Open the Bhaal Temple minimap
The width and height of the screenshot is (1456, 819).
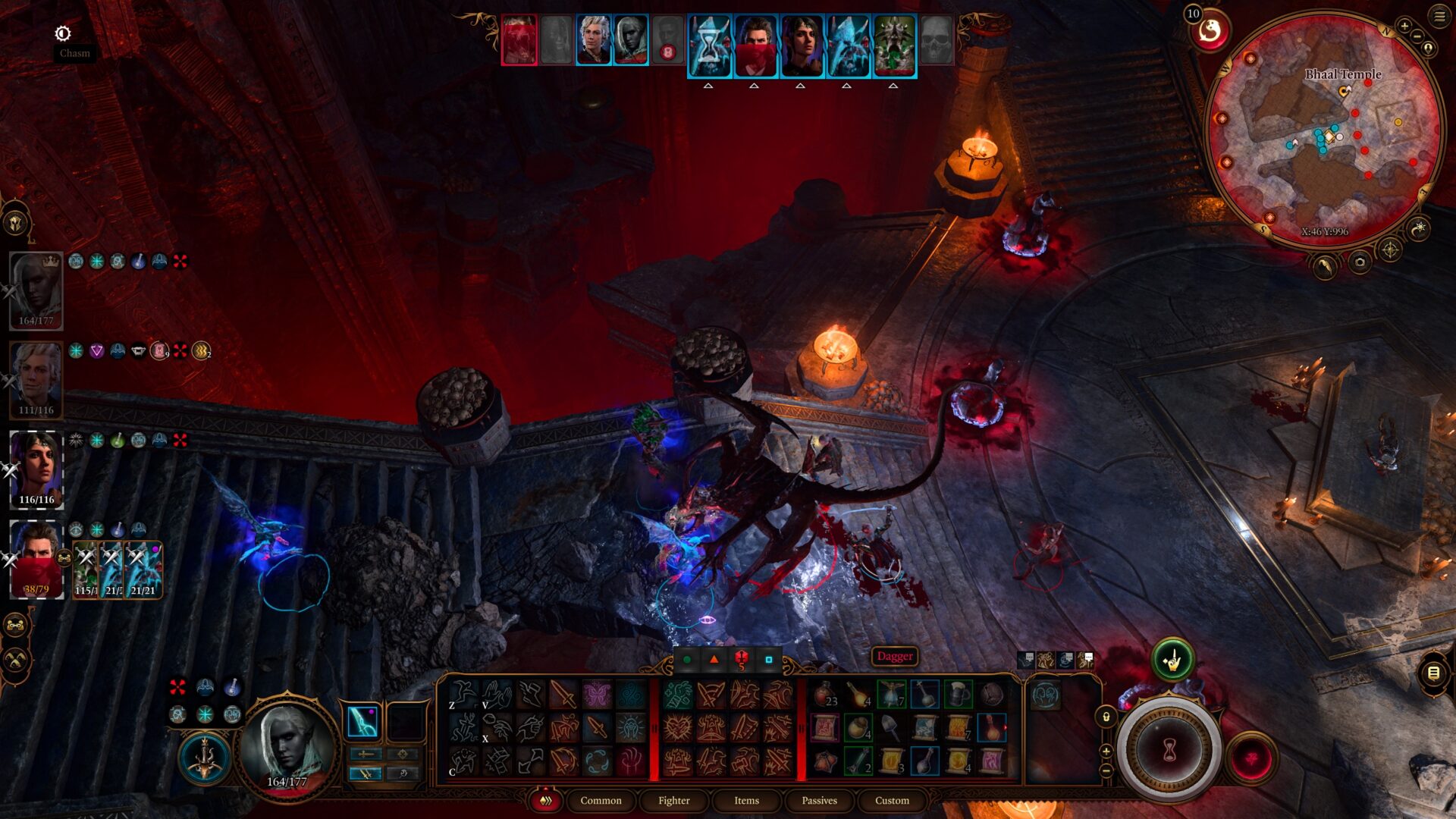[1323, 129]
